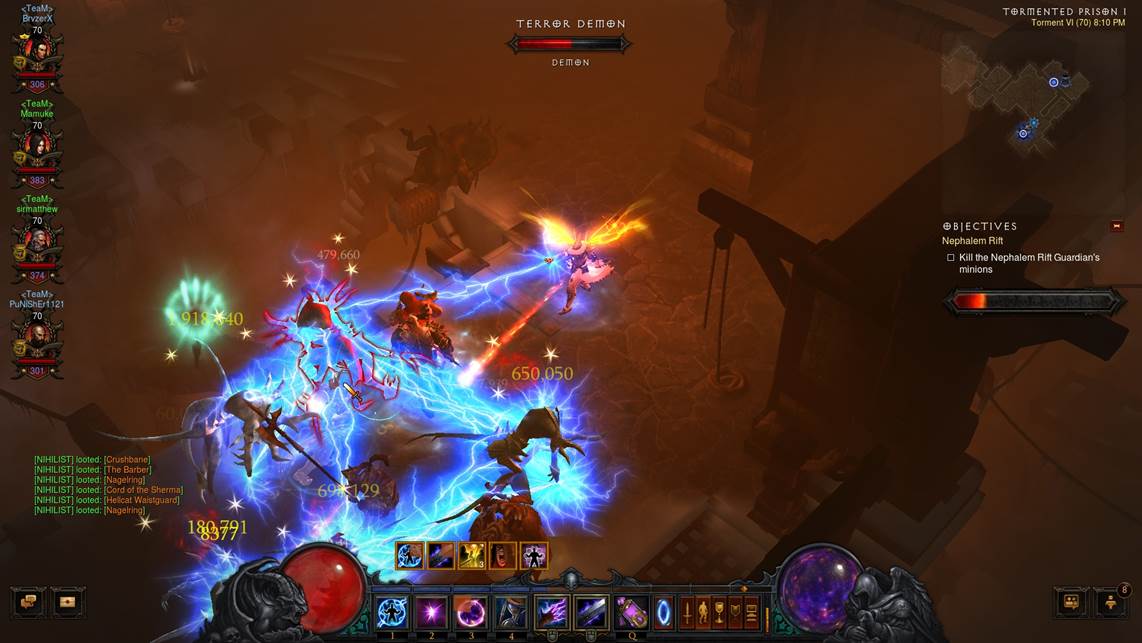Select BrvzerX's party portrait
Screen dimensions: 1142x643
point(37,57)
